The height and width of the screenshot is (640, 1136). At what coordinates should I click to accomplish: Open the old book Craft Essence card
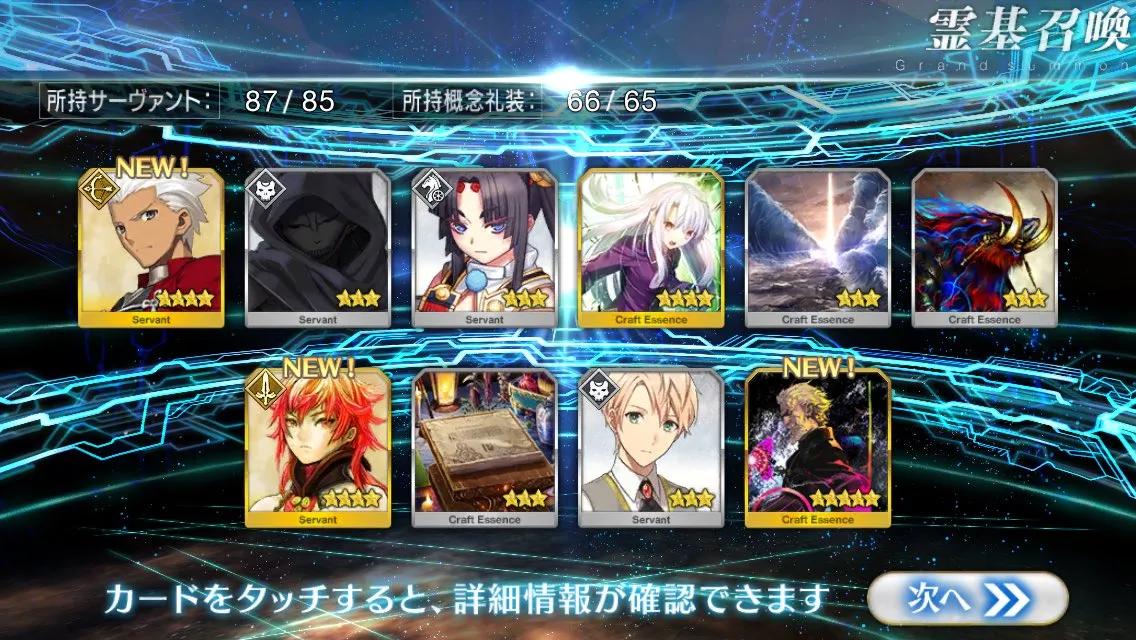485,448
